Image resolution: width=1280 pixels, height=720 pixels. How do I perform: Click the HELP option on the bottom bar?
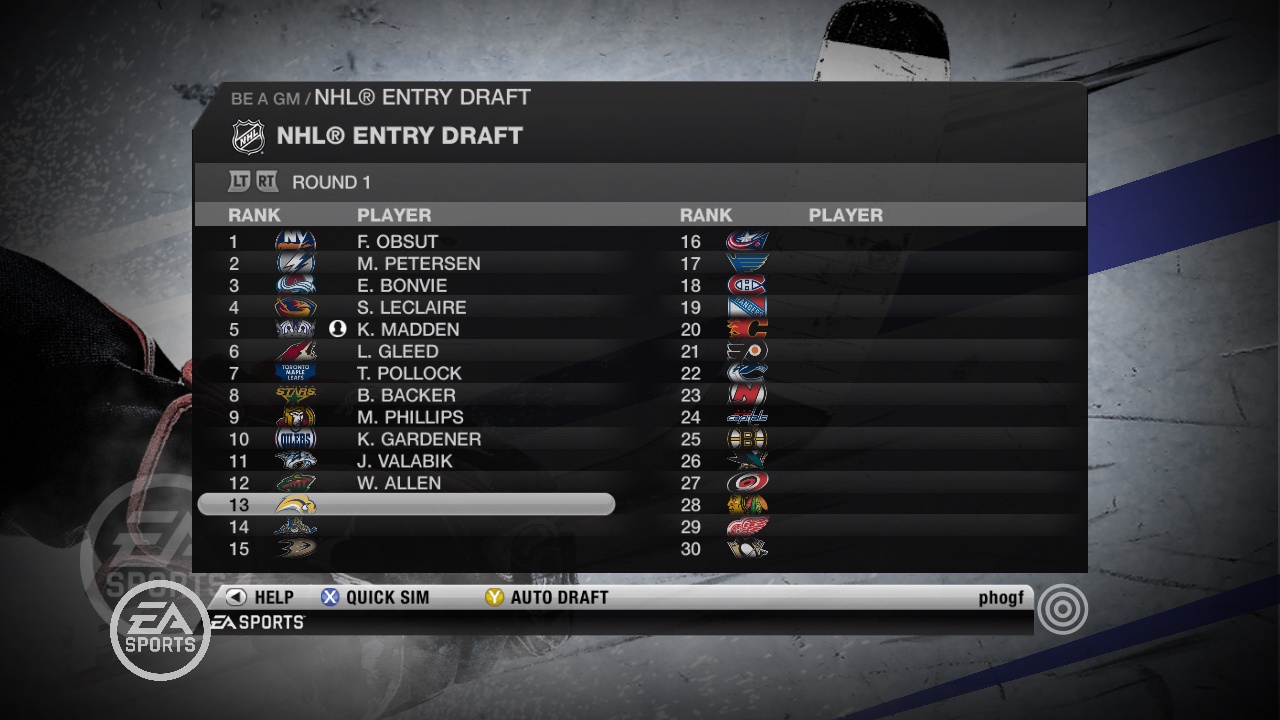(260, 597)
